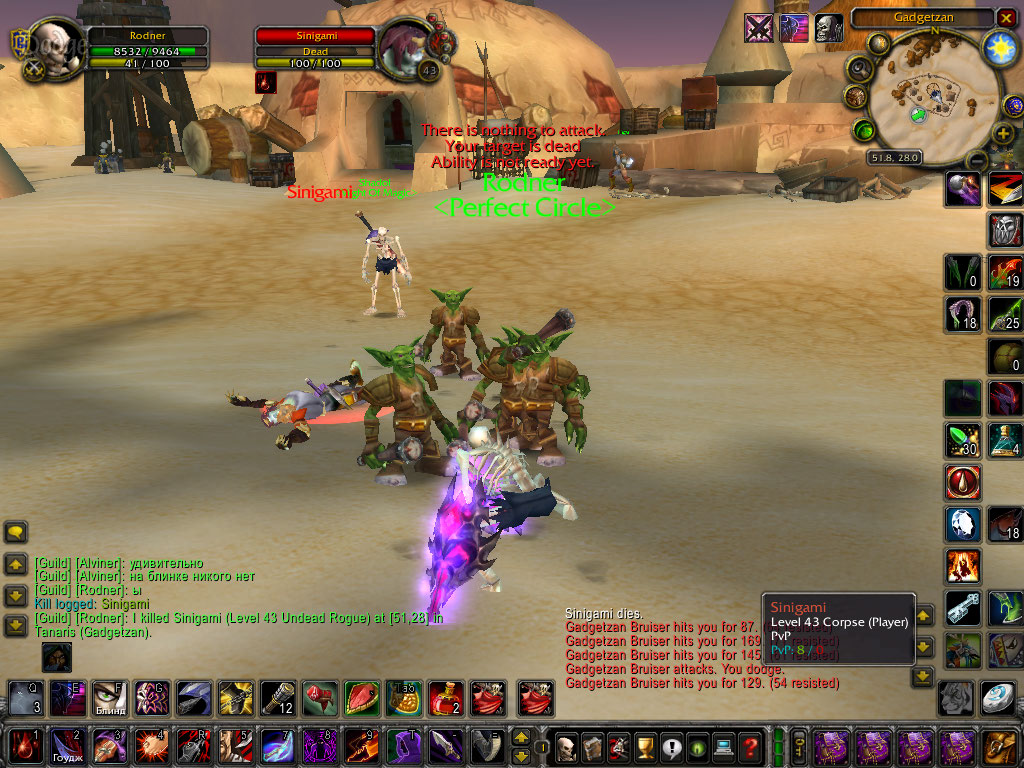Activate the Blind ability labeled Блинд

109,697
